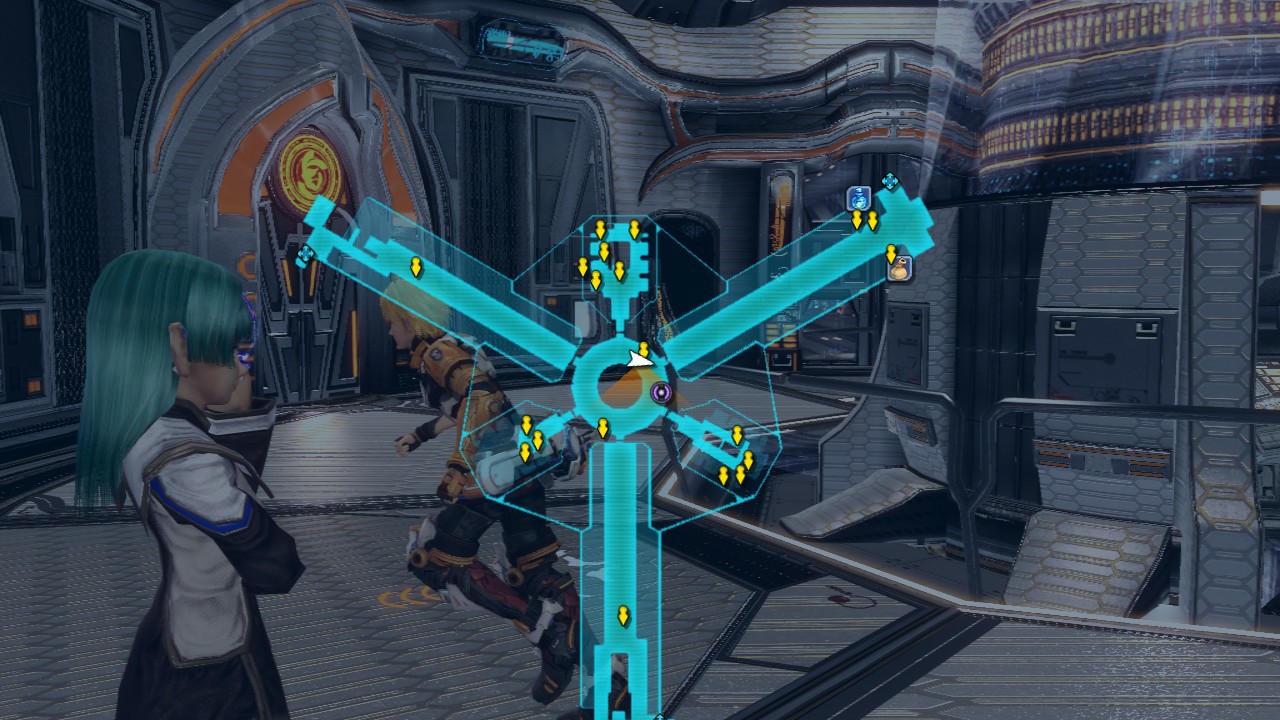Click the yellow arrow above the shop icon

[891, 253]
